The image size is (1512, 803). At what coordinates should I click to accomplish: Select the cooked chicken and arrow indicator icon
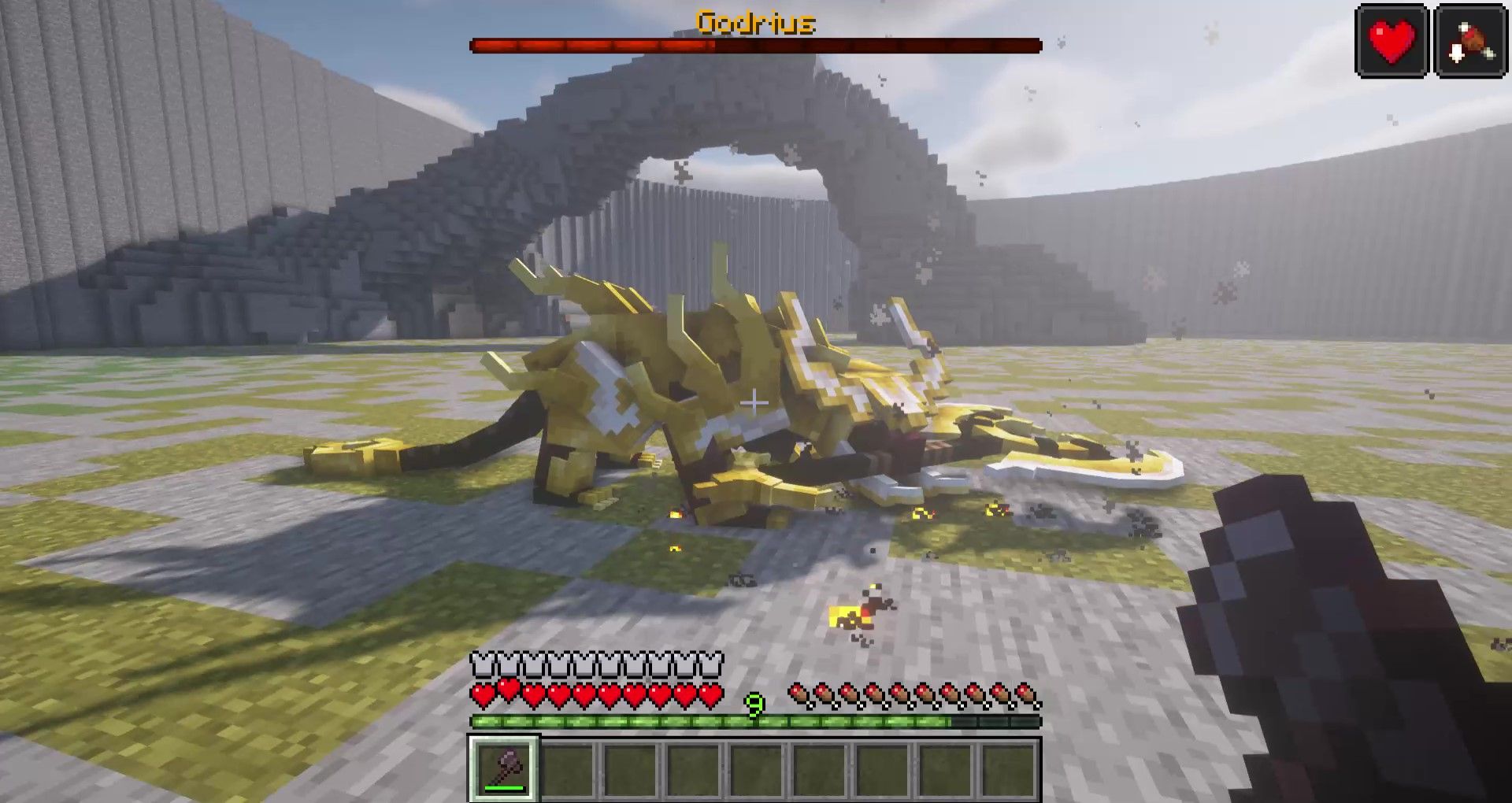click(1469, 38)
